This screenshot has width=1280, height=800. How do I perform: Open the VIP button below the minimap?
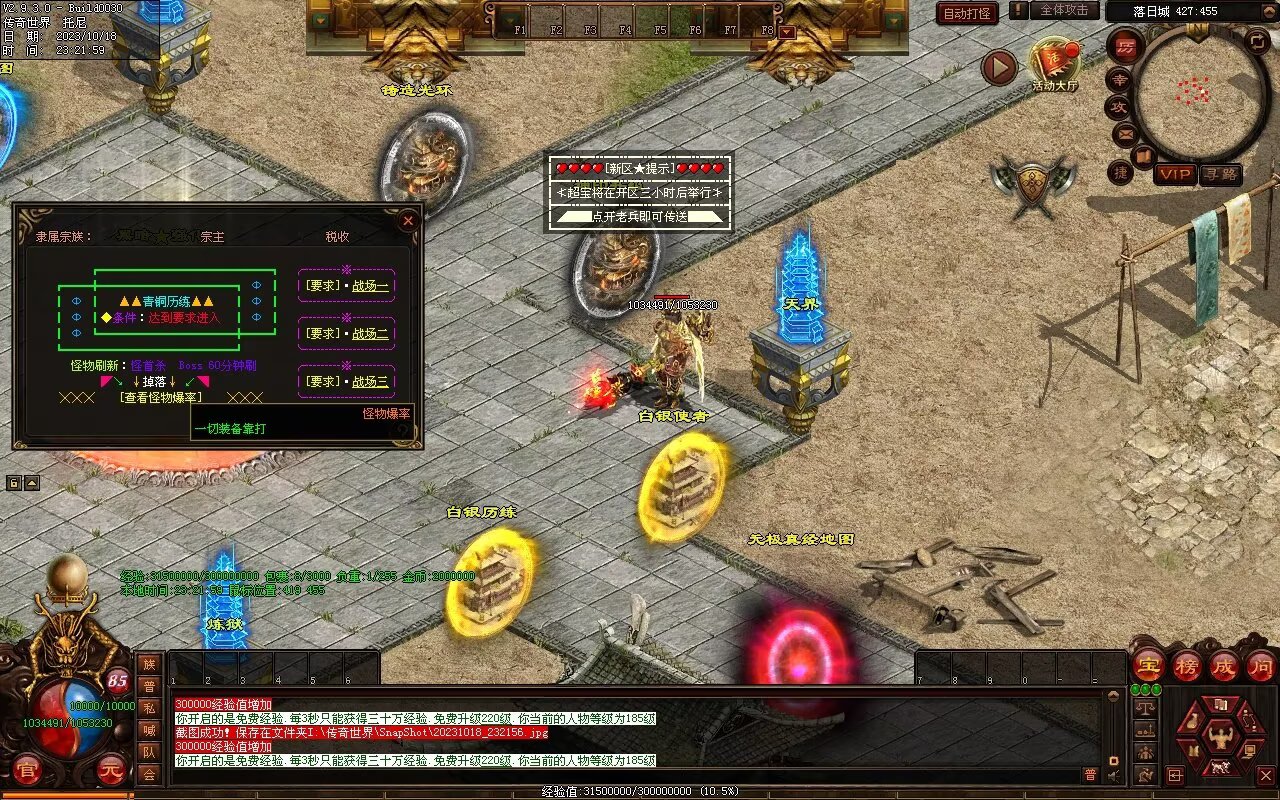1175,174
